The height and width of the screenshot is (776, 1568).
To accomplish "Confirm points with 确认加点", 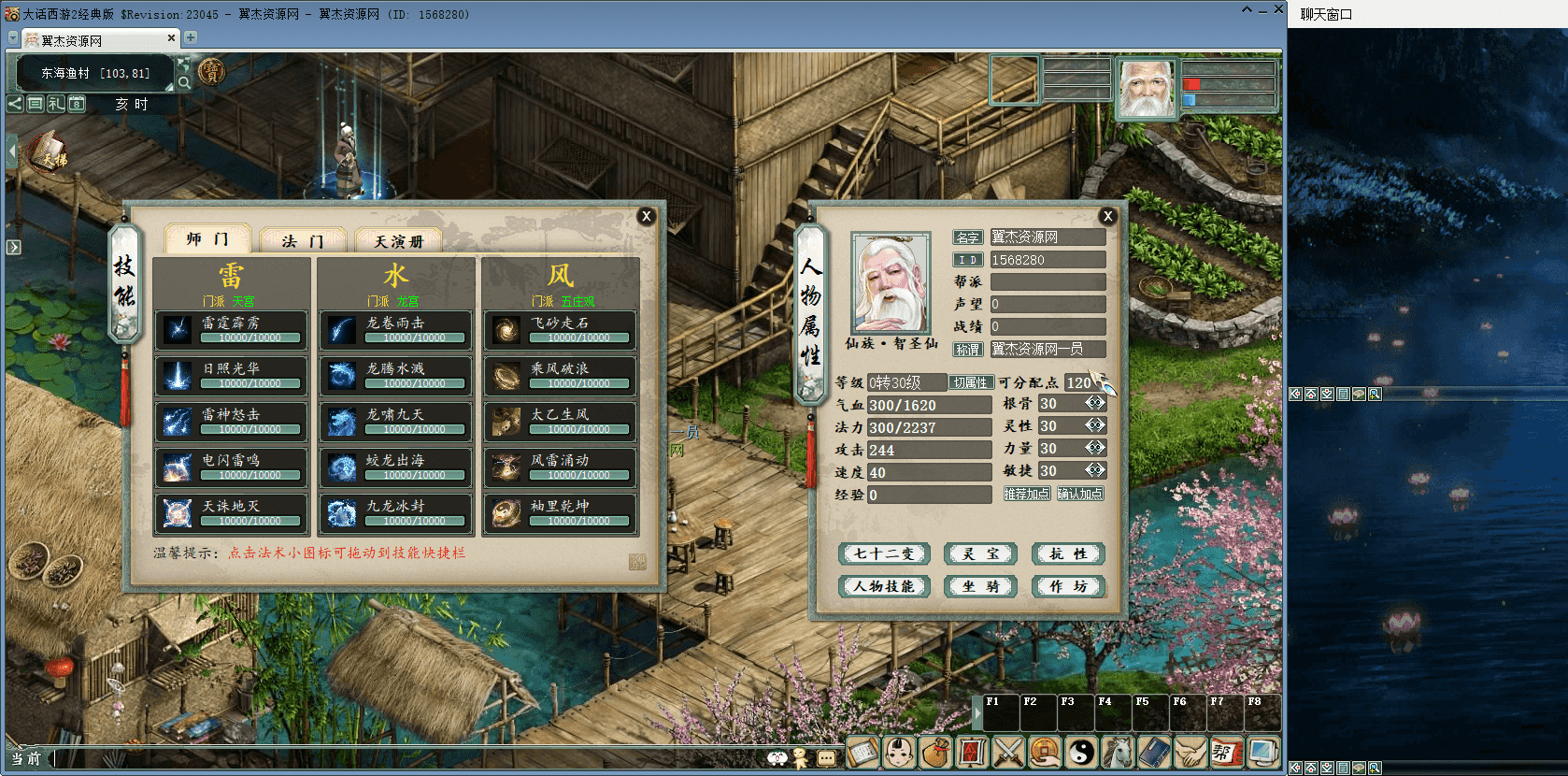I will [1080, 494].
